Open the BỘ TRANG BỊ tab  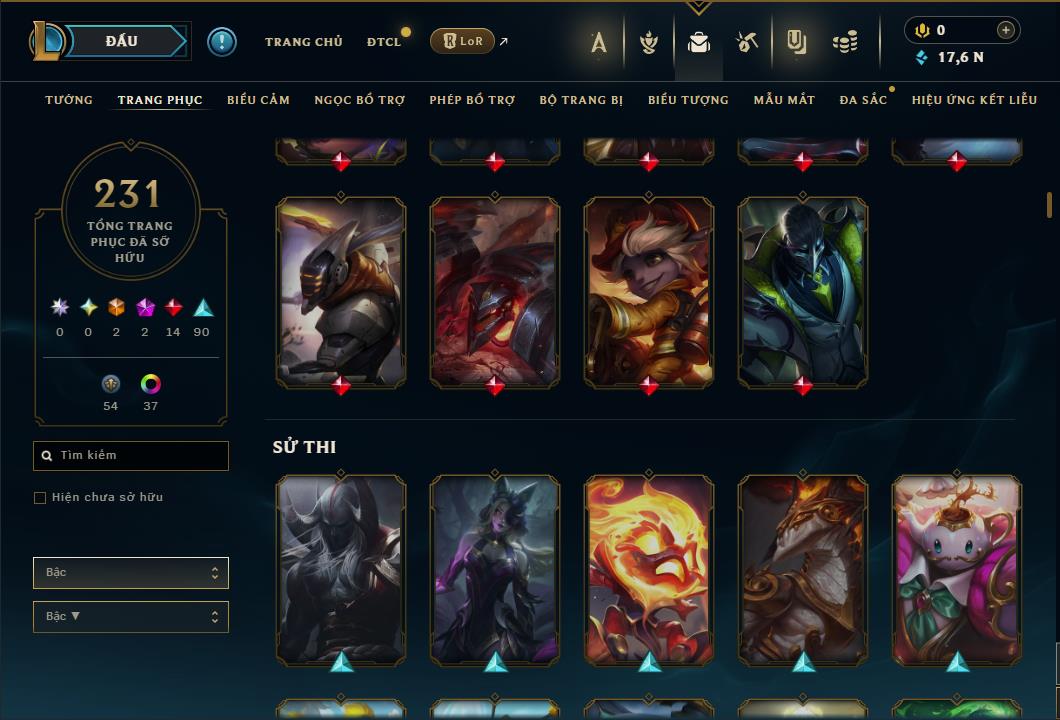tap(581, 100)
